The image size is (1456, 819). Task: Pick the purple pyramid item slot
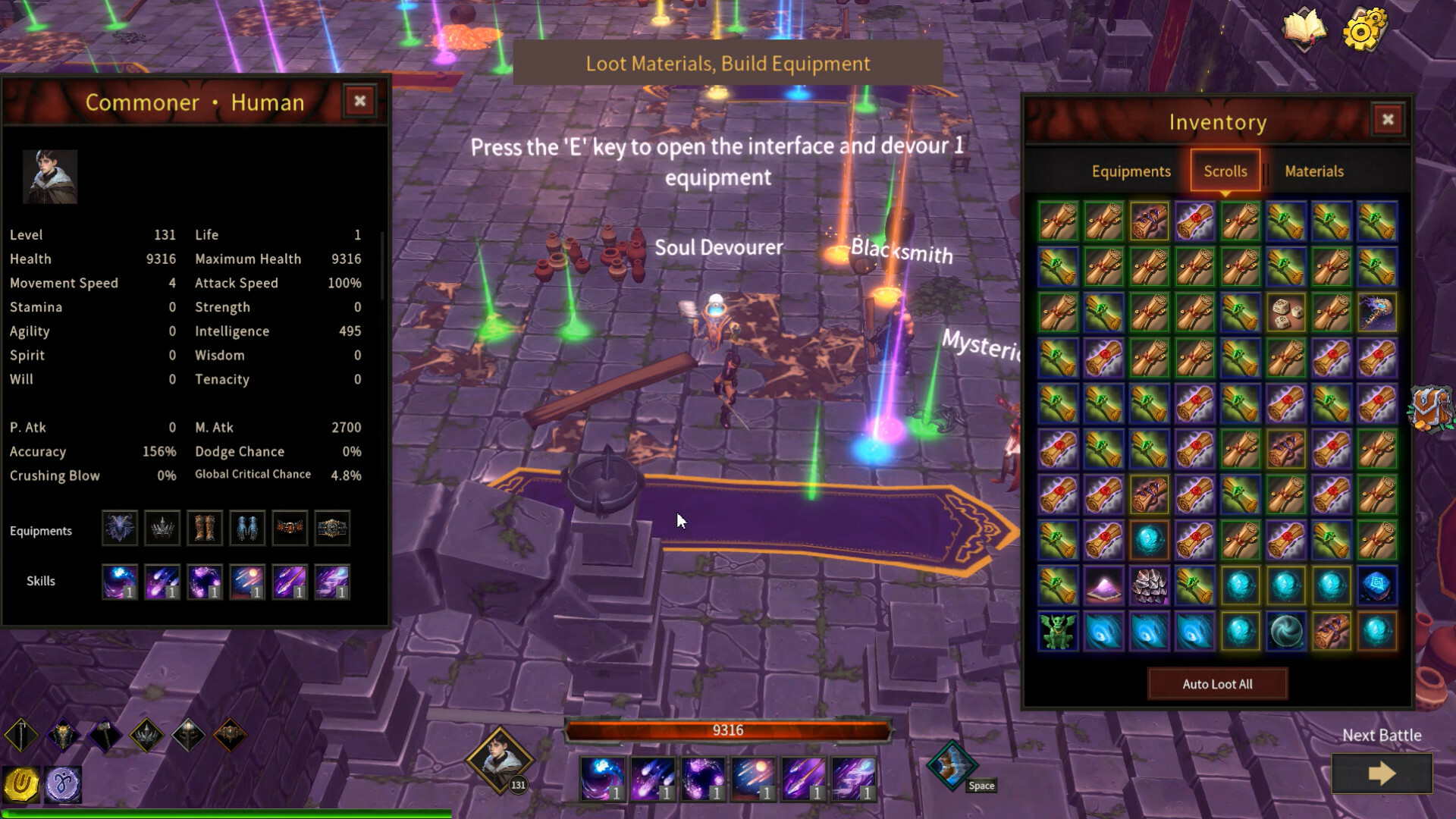point(1103,585)
